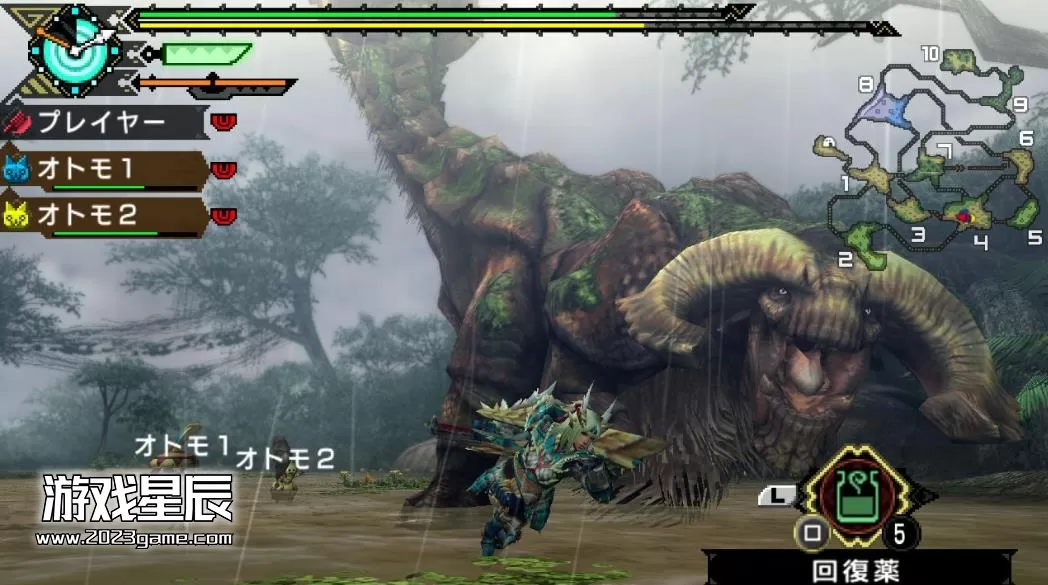Viewport: 1048px width, 585px height.
Task: Select the 回復薬 potion item icon
Action: click(x=856, y=496)
